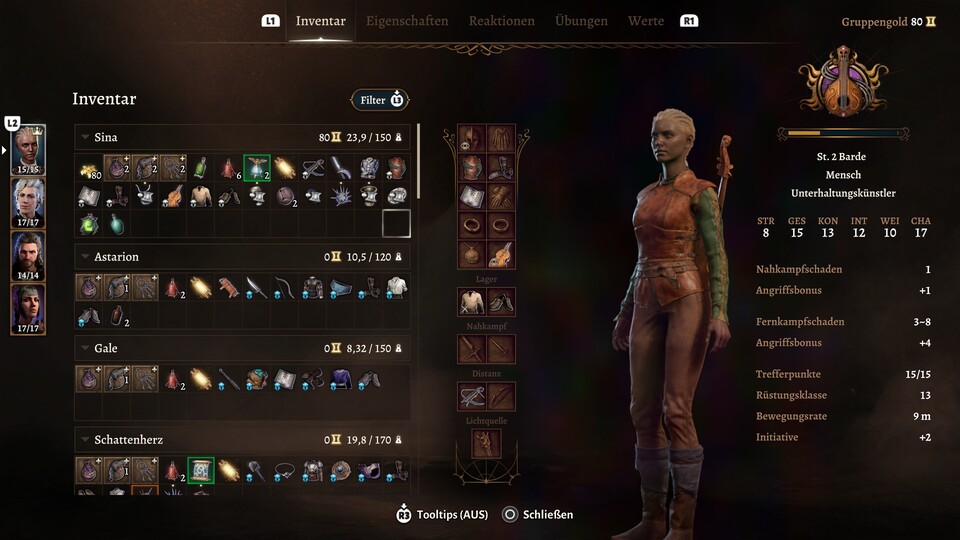The image size is (960, 540).
Task: Choose Gale's party portrait
Action: tap(28, 256)
